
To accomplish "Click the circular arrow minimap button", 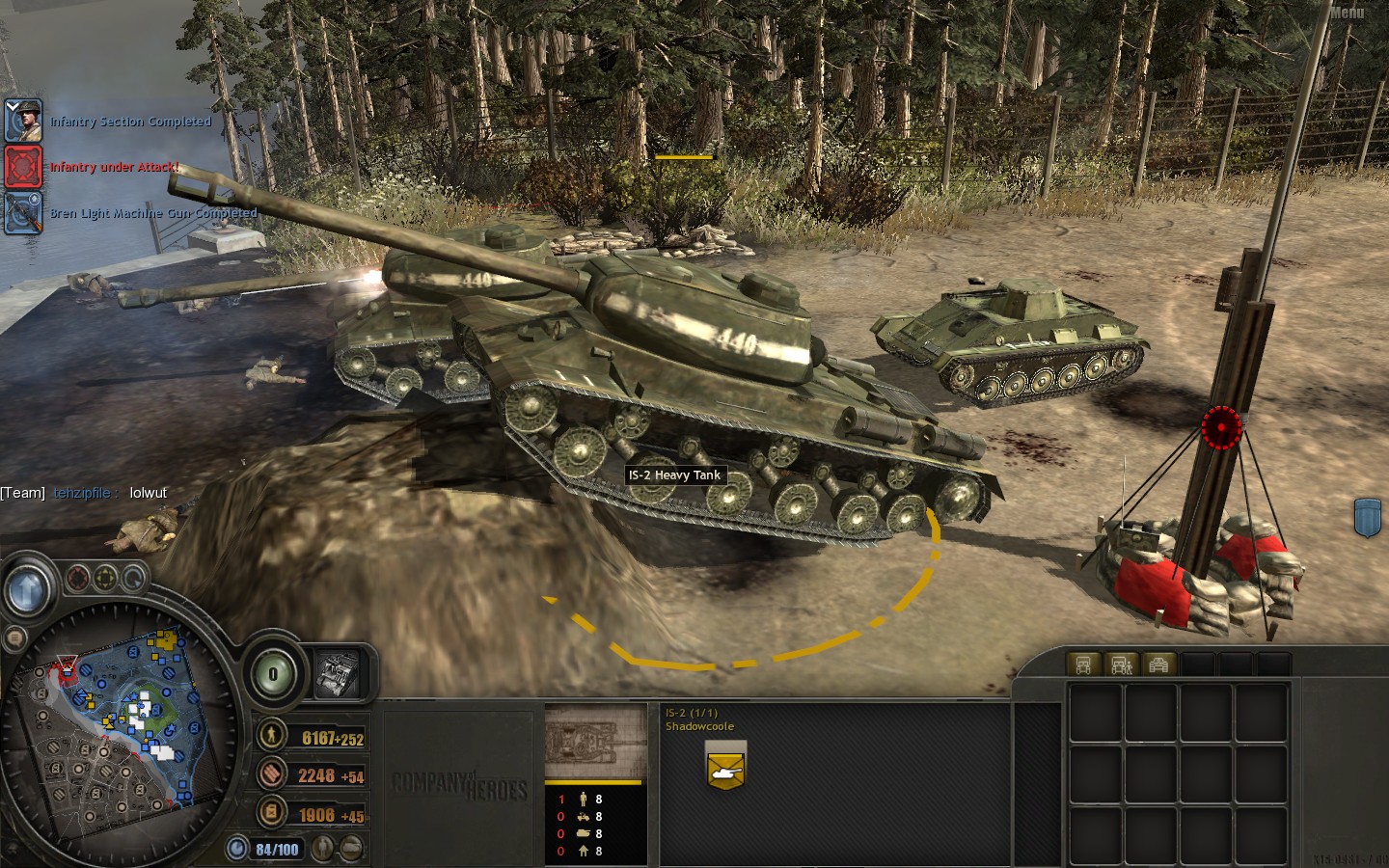I will (134, 579).
